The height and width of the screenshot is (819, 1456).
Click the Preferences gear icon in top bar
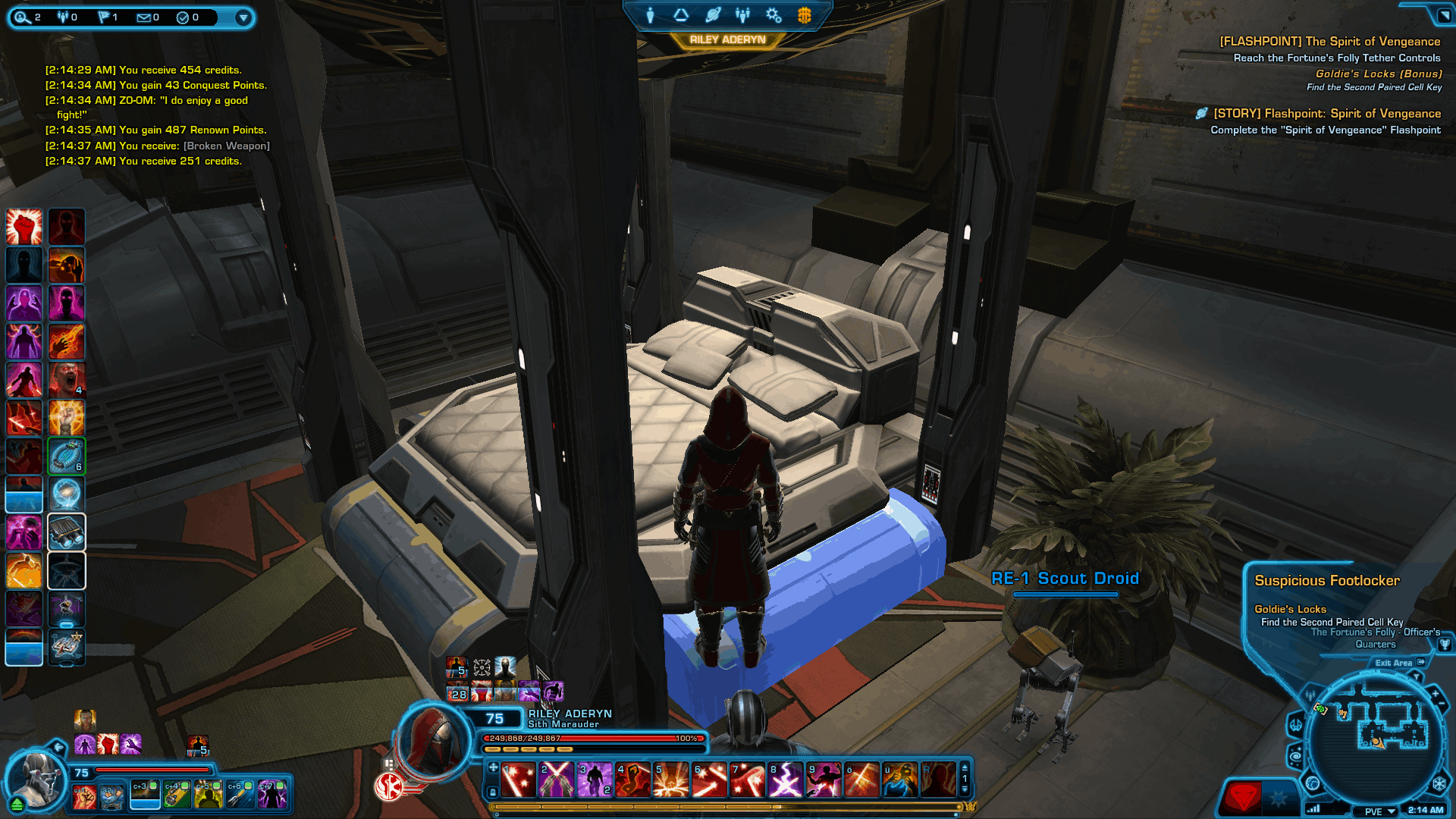pos(773,14)
